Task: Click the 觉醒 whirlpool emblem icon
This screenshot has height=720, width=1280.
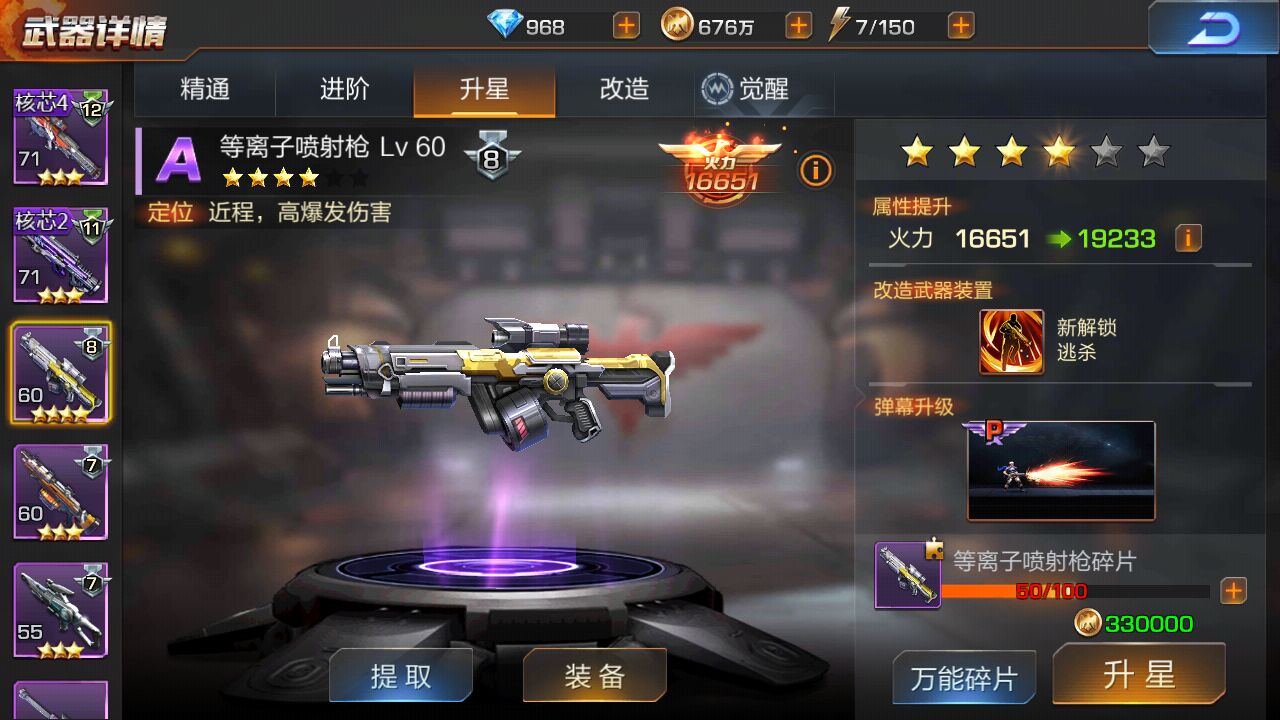Action: pyautogui.click(x=717, y=89)
